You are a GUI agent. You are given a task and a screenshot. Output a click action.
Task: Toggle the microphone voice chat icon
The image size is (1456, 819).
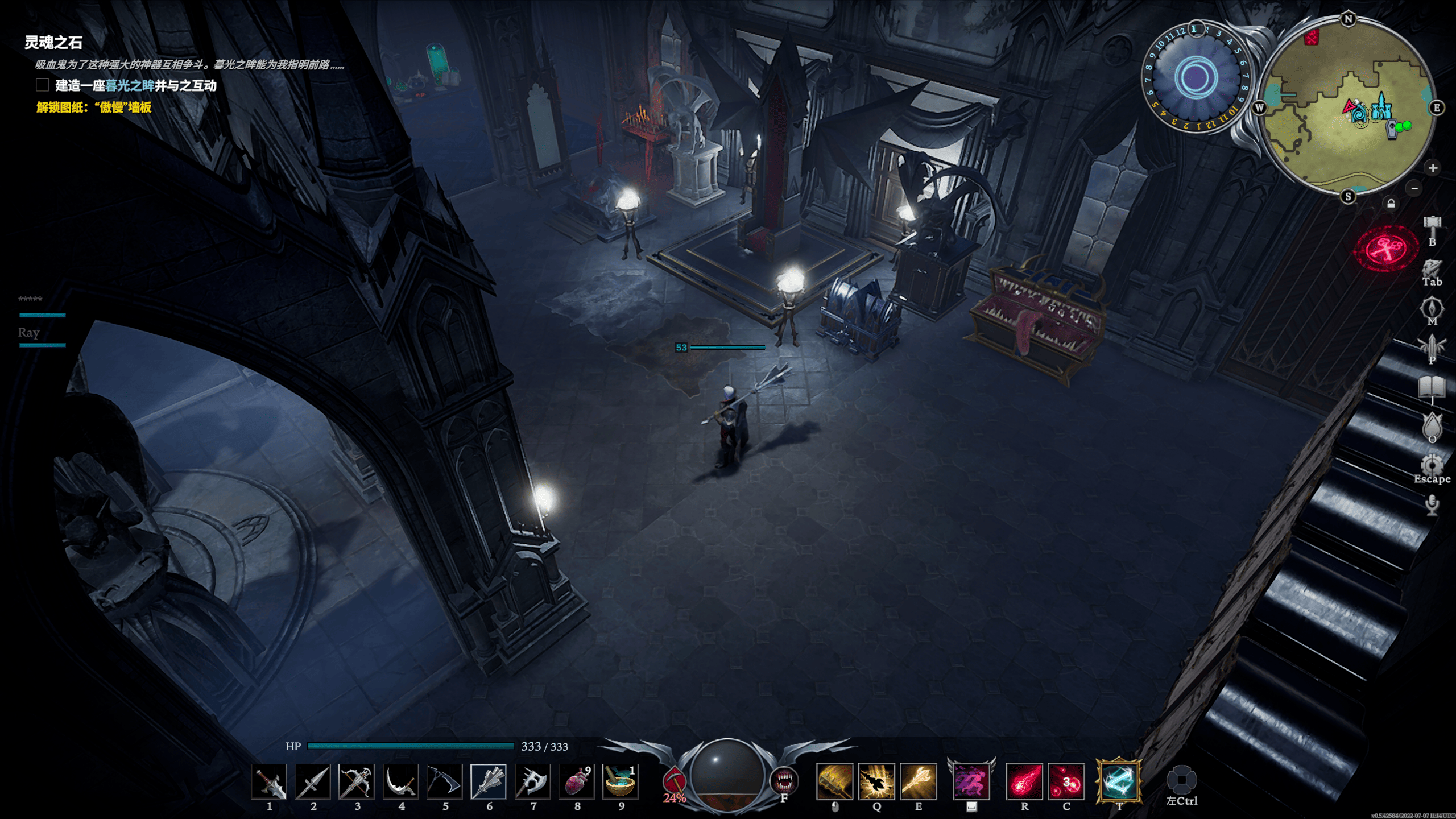tap(1432, 504)
